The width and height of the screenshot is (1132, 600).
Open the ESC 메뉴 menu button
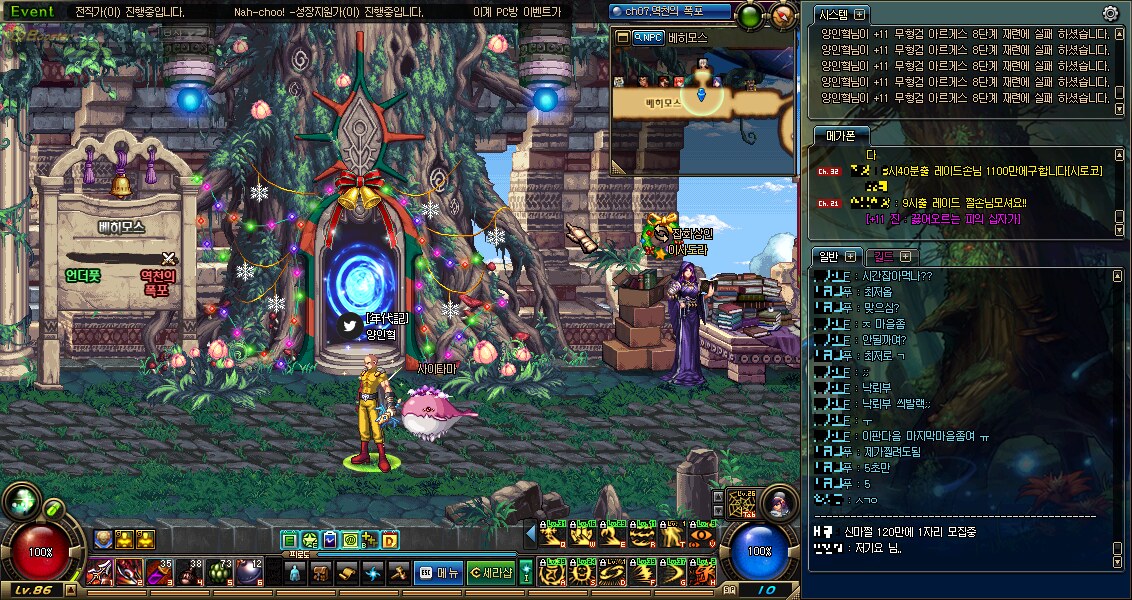point(437,573)
